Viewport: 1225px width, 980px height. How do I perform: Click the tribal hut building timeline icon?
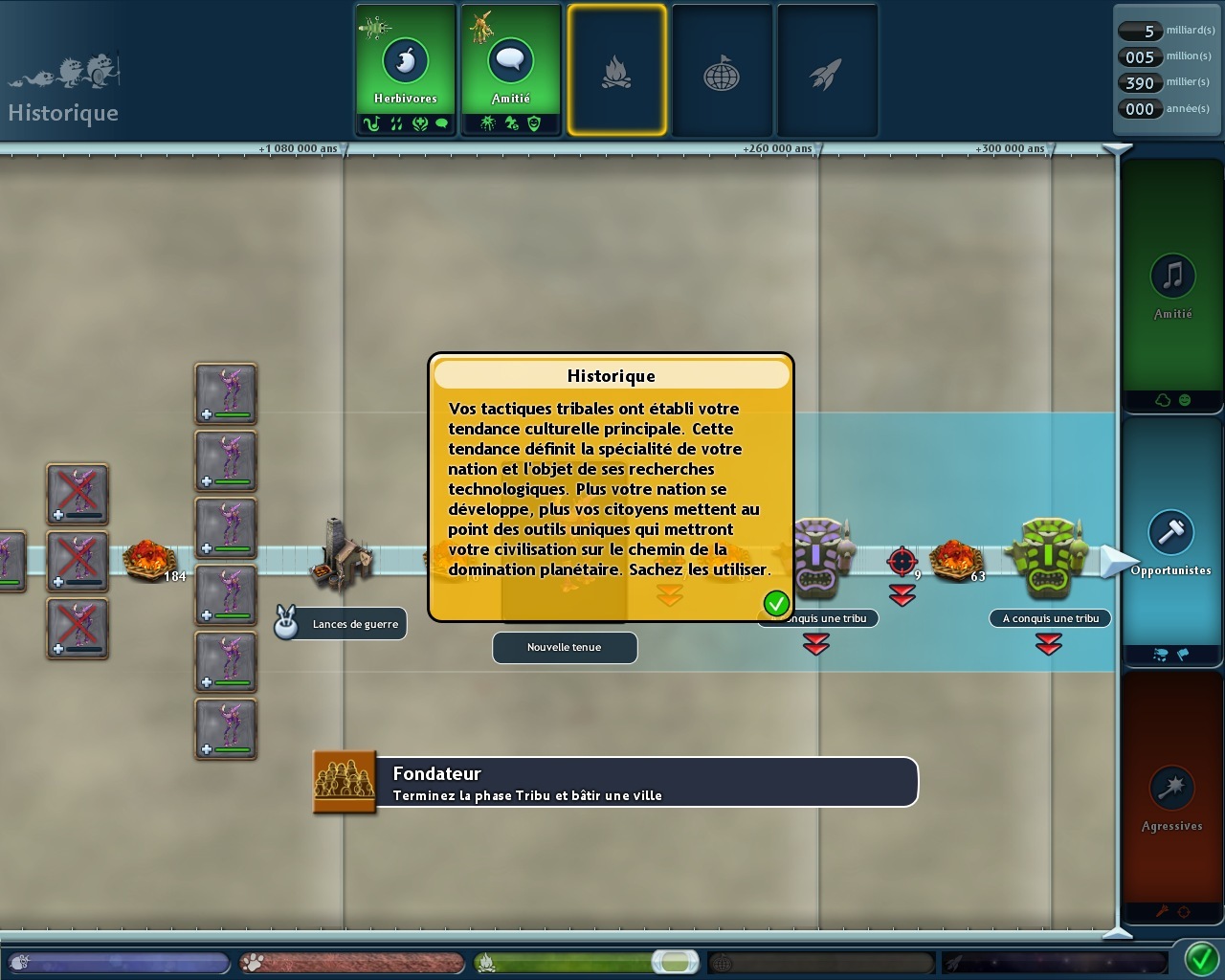337,551
